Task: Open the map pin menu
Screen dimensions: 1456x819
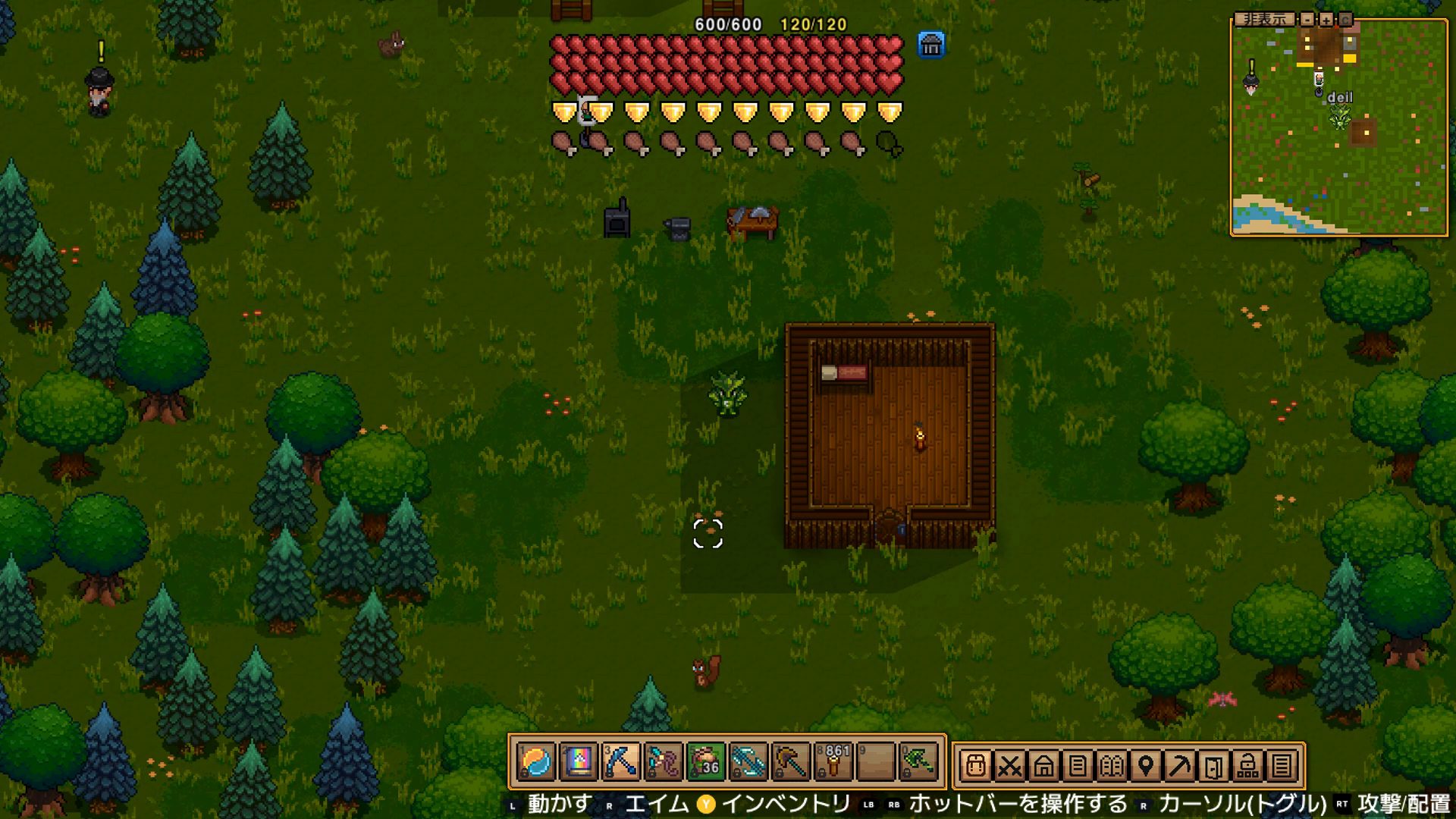Action: (x=1146, y=766)
